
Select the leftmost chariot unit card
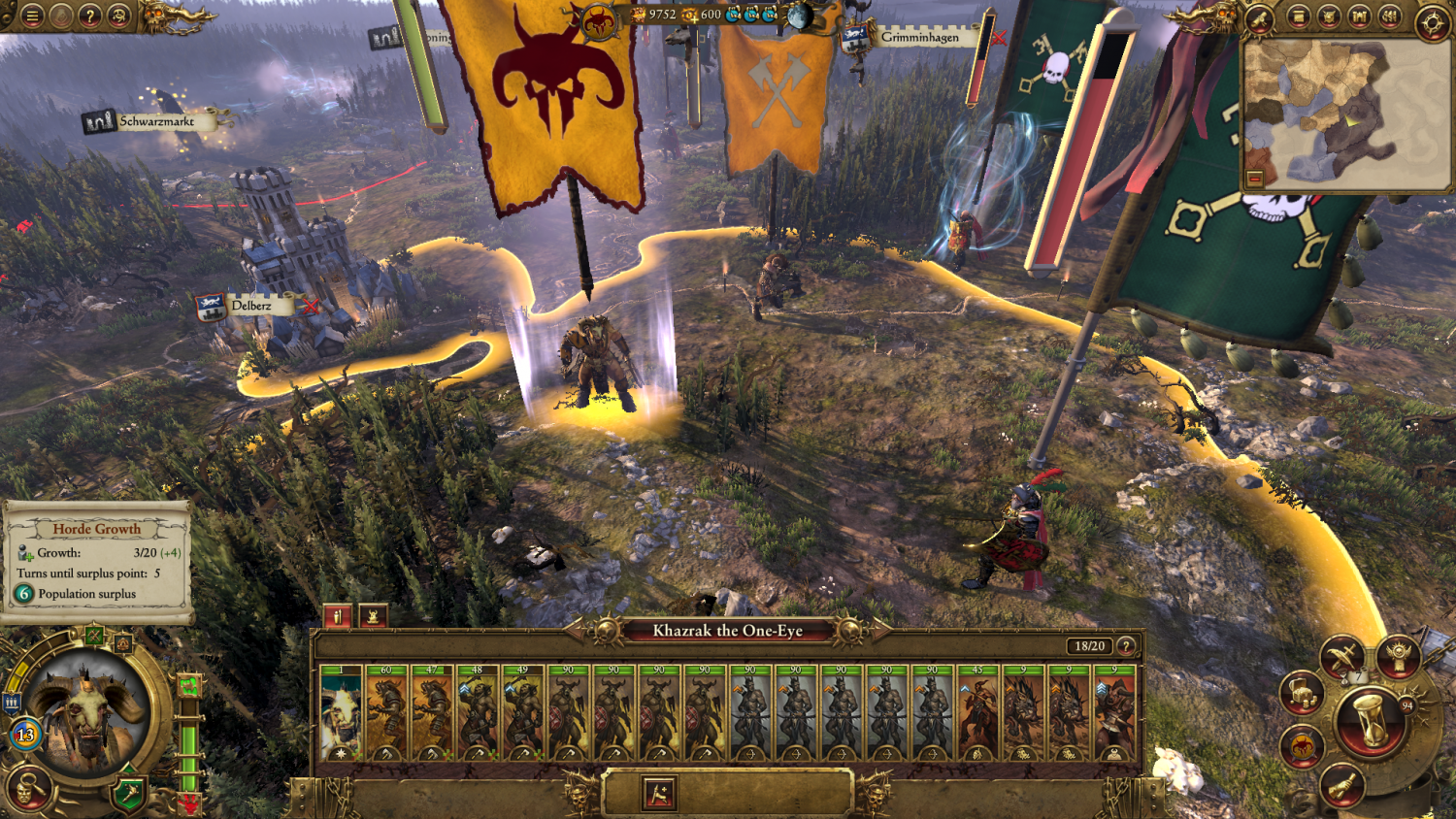pos(1022,713)
